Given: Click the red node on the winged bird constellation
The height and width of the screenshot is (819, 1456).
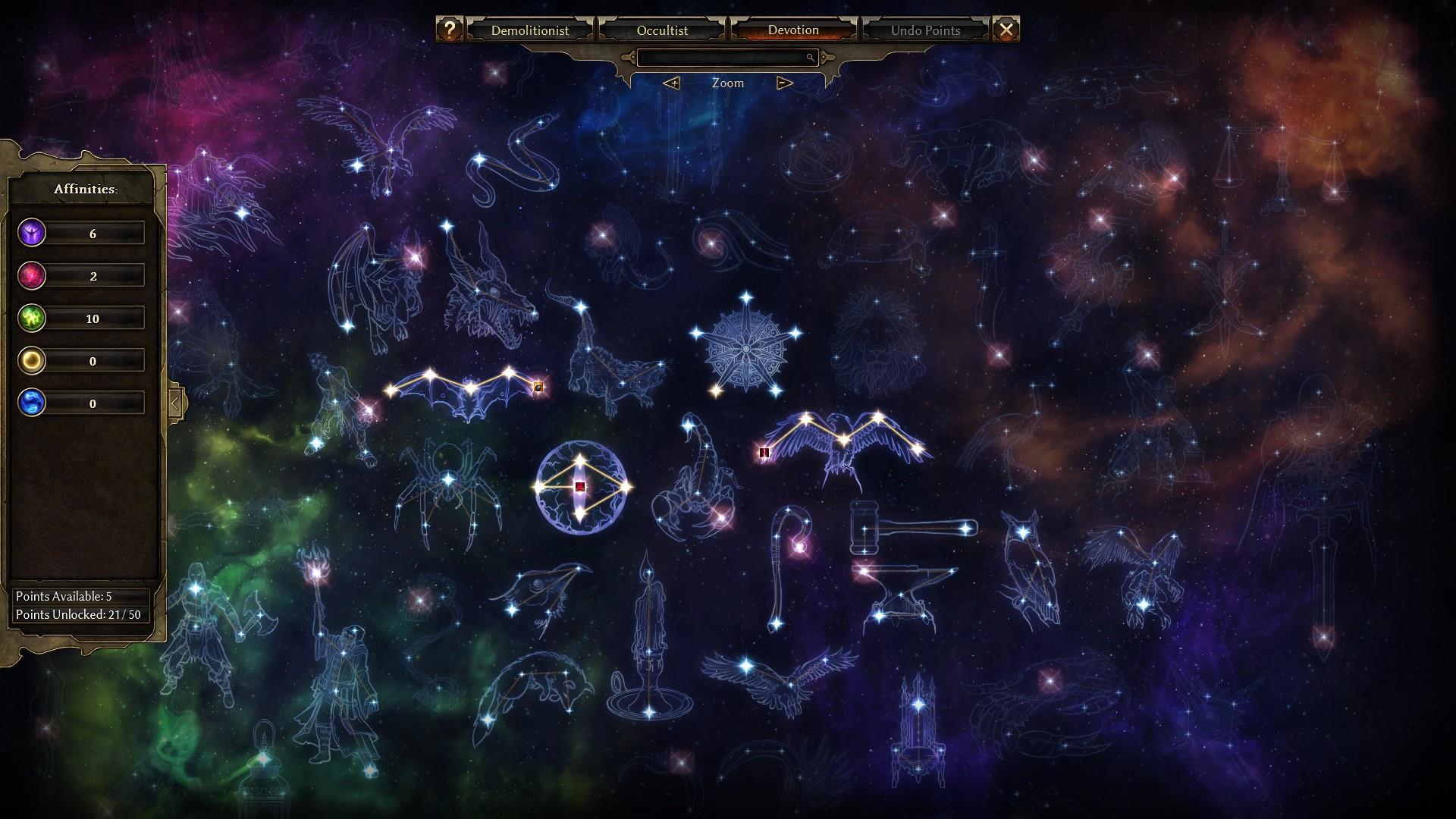Looking at the screenshot, I should [764, 453].
